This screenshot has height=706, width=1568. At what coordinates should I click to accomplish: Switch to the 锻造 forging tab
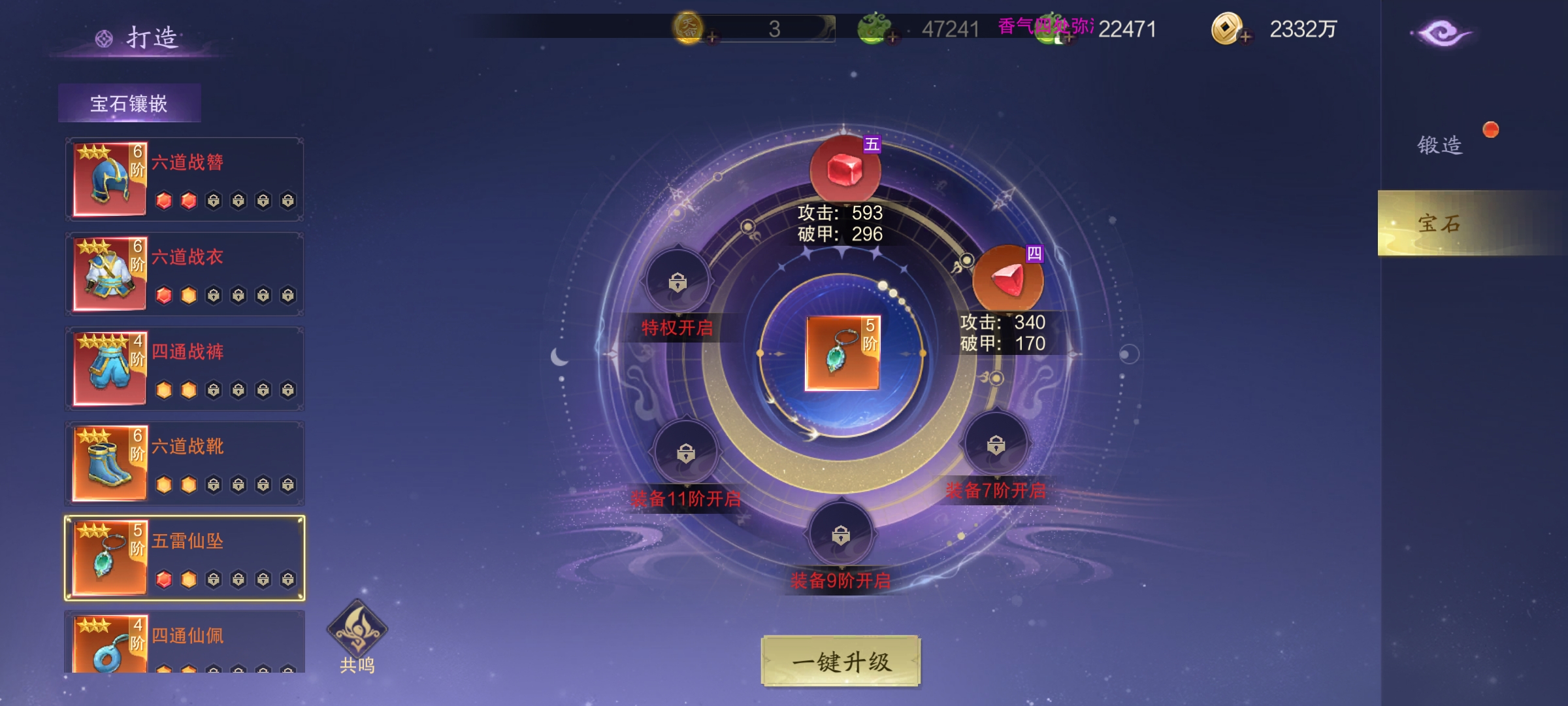1439,144
